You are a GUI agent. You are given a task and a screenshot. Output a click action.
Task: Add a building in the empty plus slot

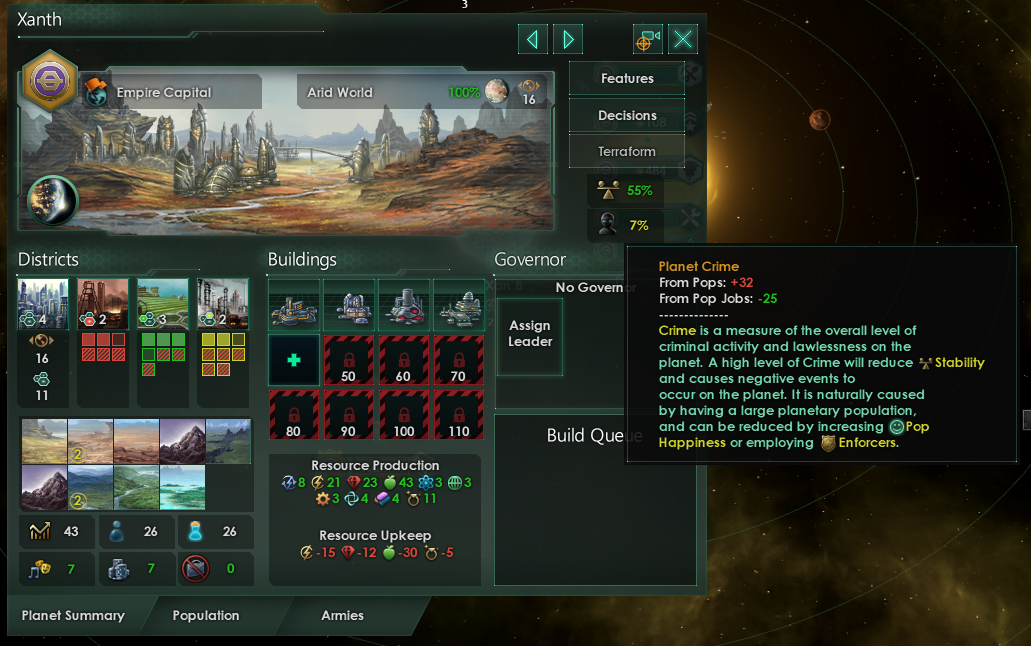[294, 360]
